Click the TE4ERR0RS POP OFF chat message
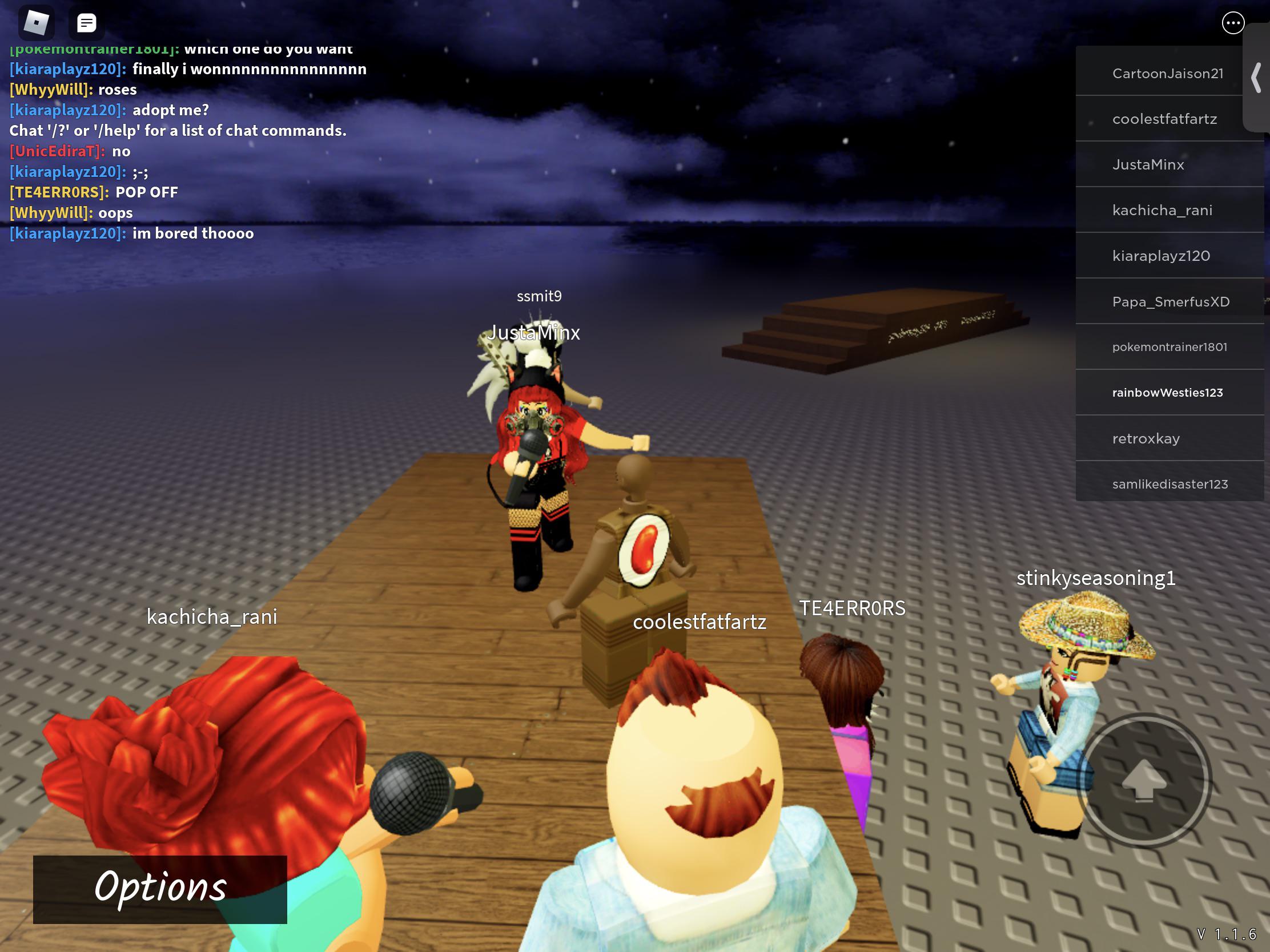The height and width of the screenshot is (952, 1270). [x=94, y=192]
